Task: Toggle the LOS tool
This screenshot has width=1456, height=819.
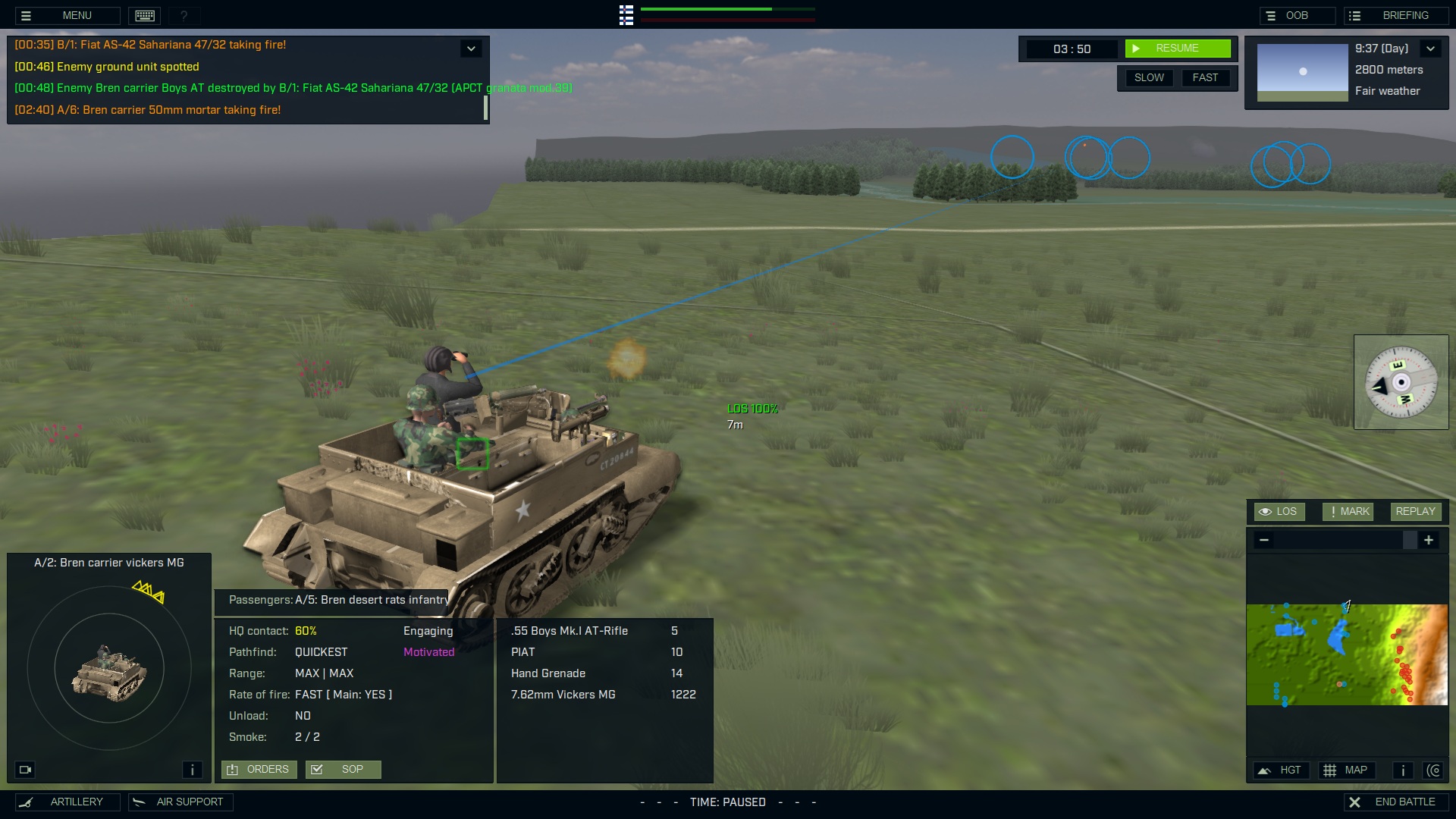Action: click(1279, 511)
